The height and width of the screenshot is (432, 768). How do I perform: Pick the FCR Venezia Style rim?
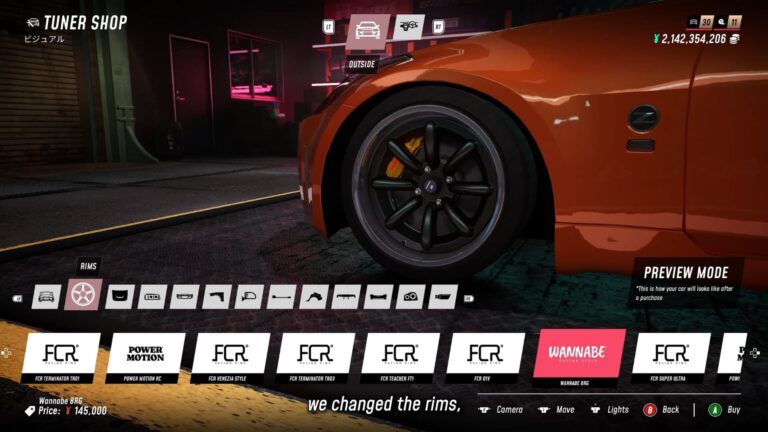[230, 354]
